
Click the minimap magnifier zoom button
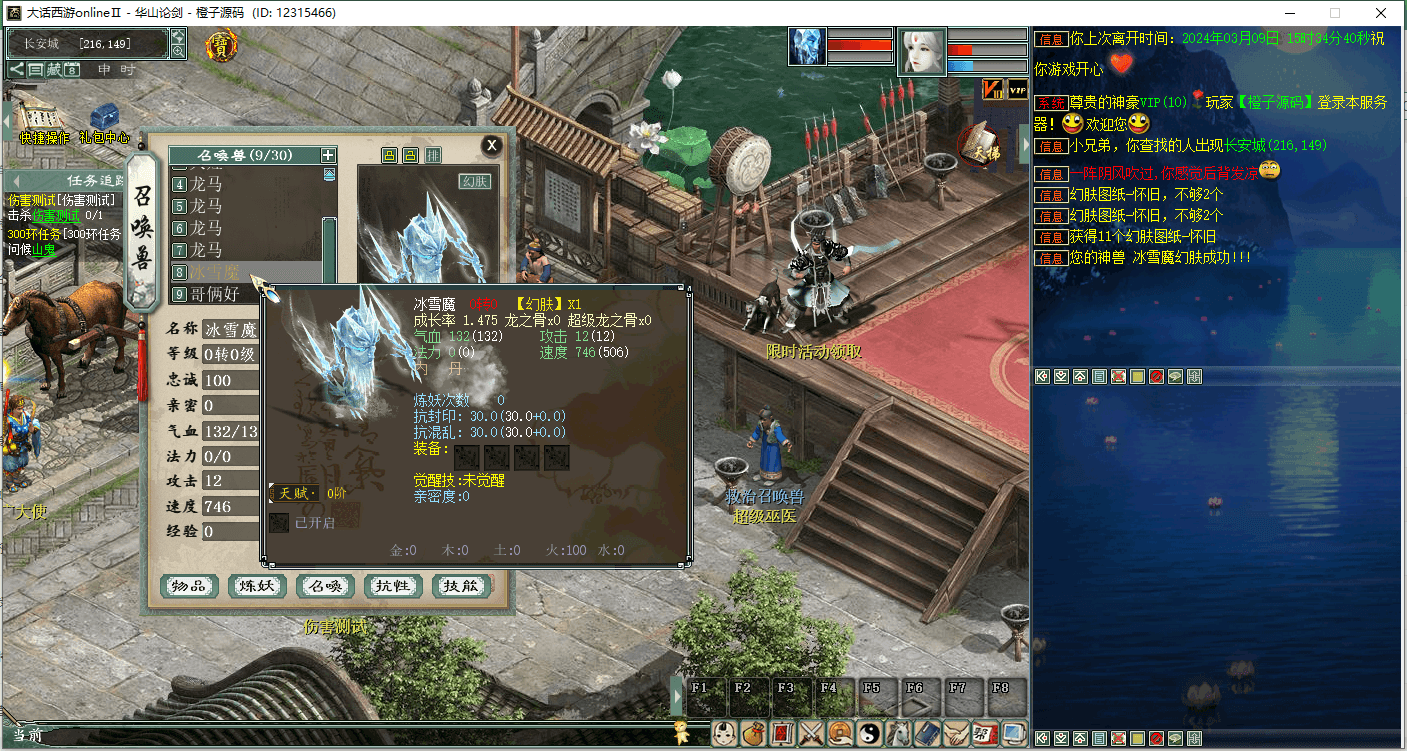click(178, 51)
